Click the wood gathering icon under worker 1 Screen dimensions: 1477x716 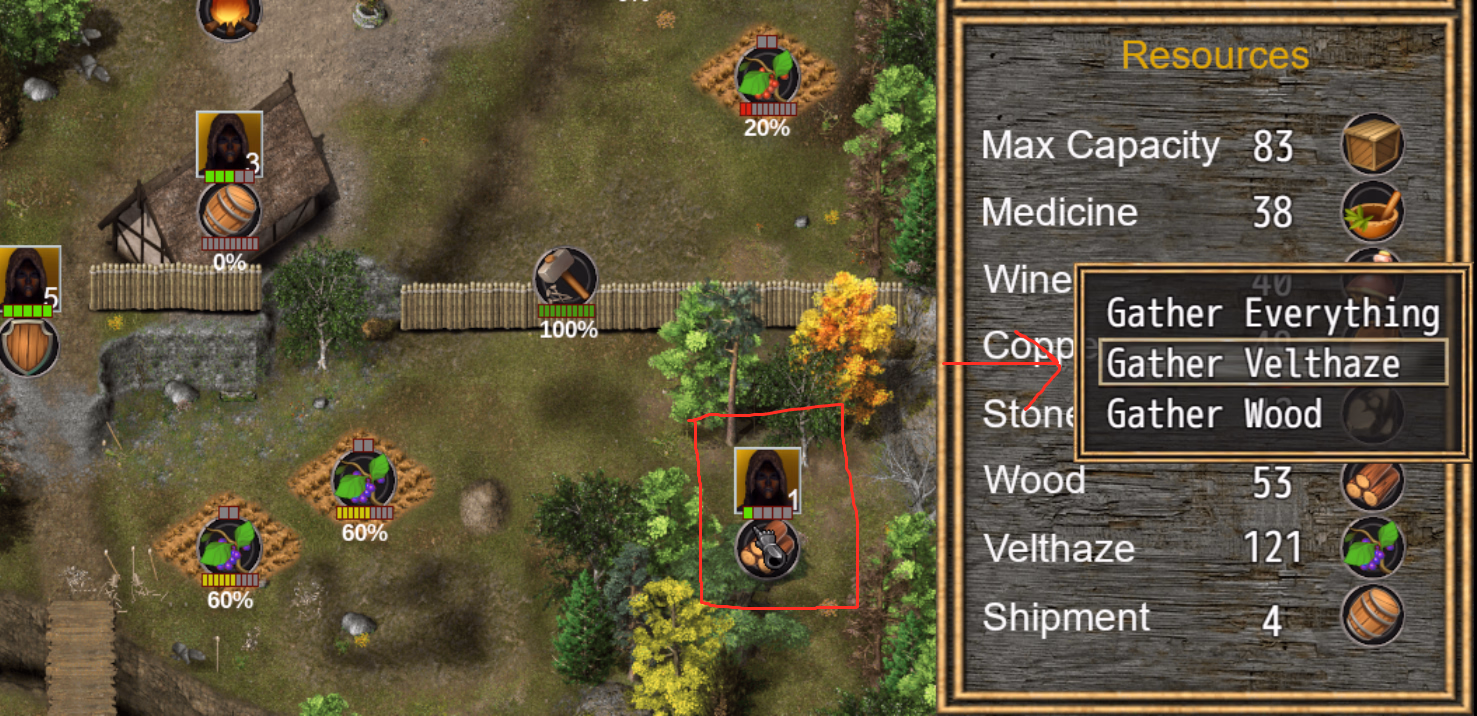point(767,548)
